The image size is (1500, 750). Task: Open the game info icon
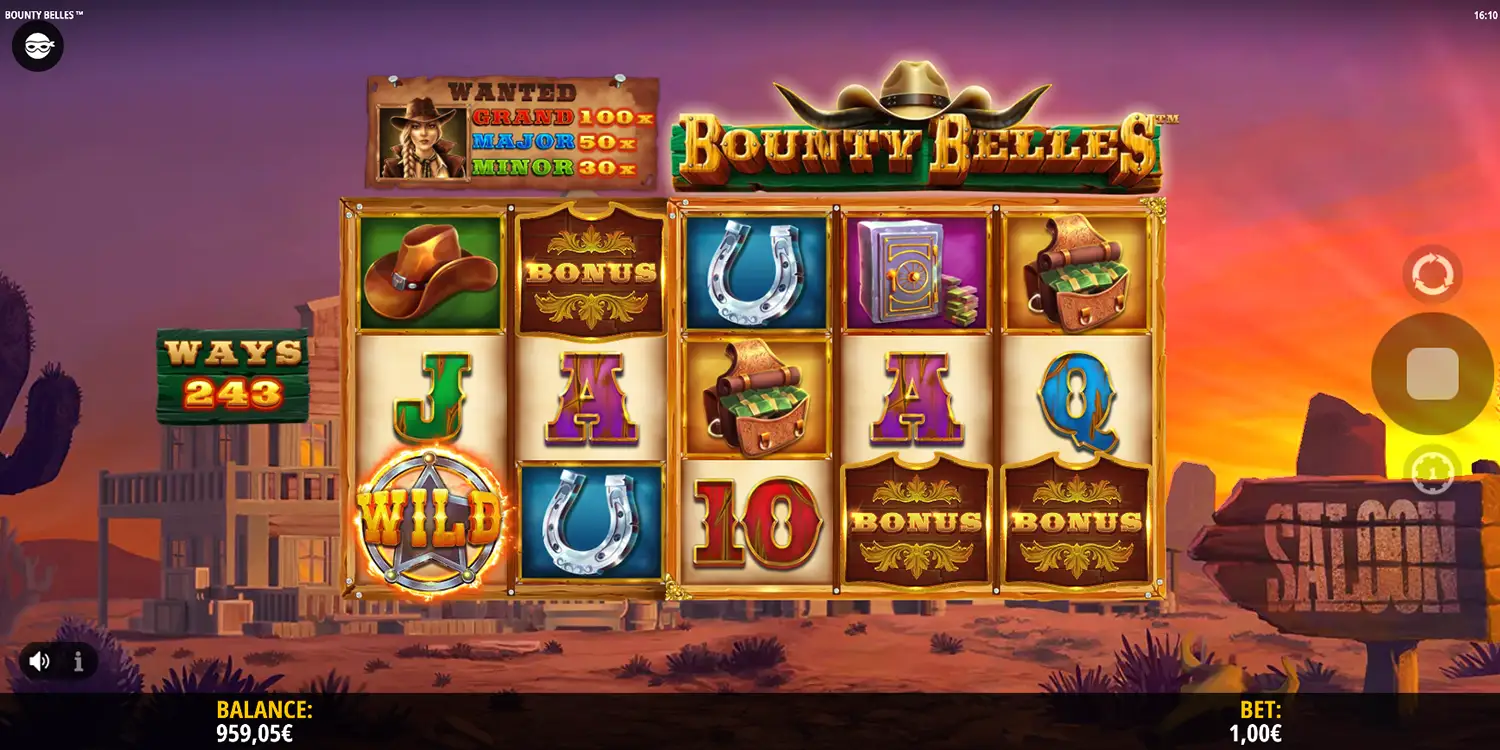(78, 661)
